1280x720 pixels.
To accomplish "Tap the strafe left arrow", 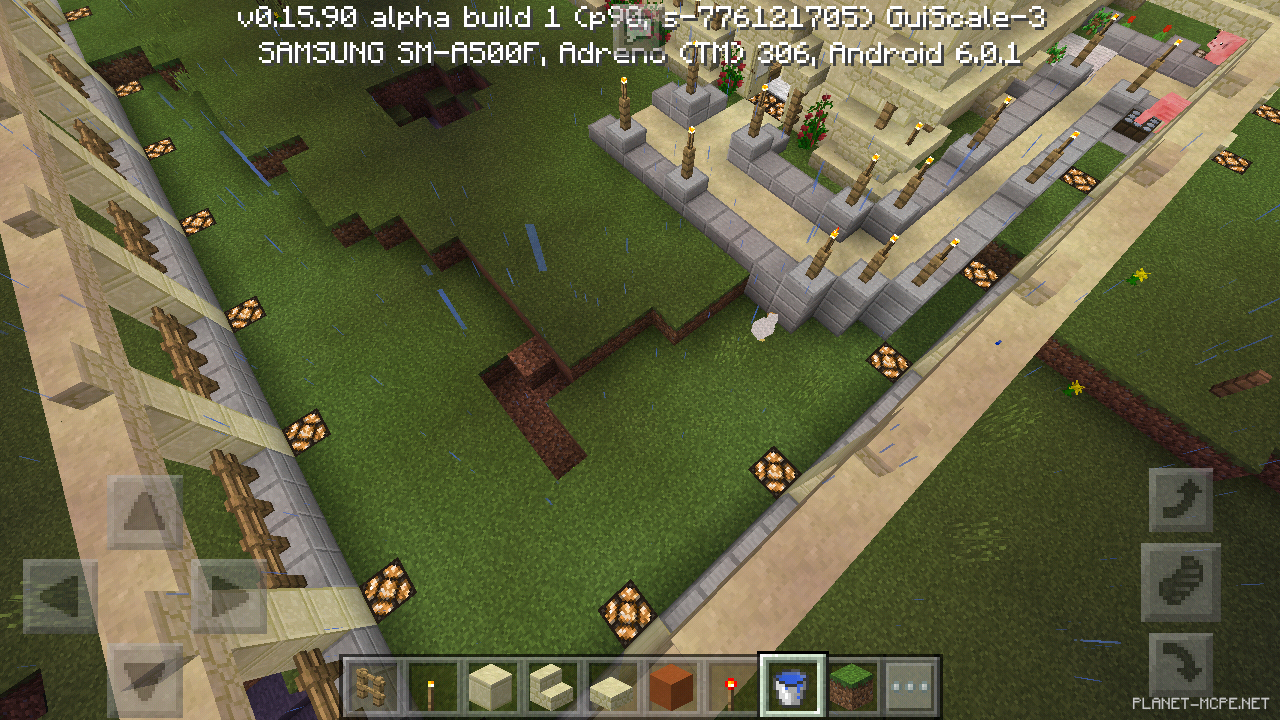I will pyautogui.click(x=61, y=597).
